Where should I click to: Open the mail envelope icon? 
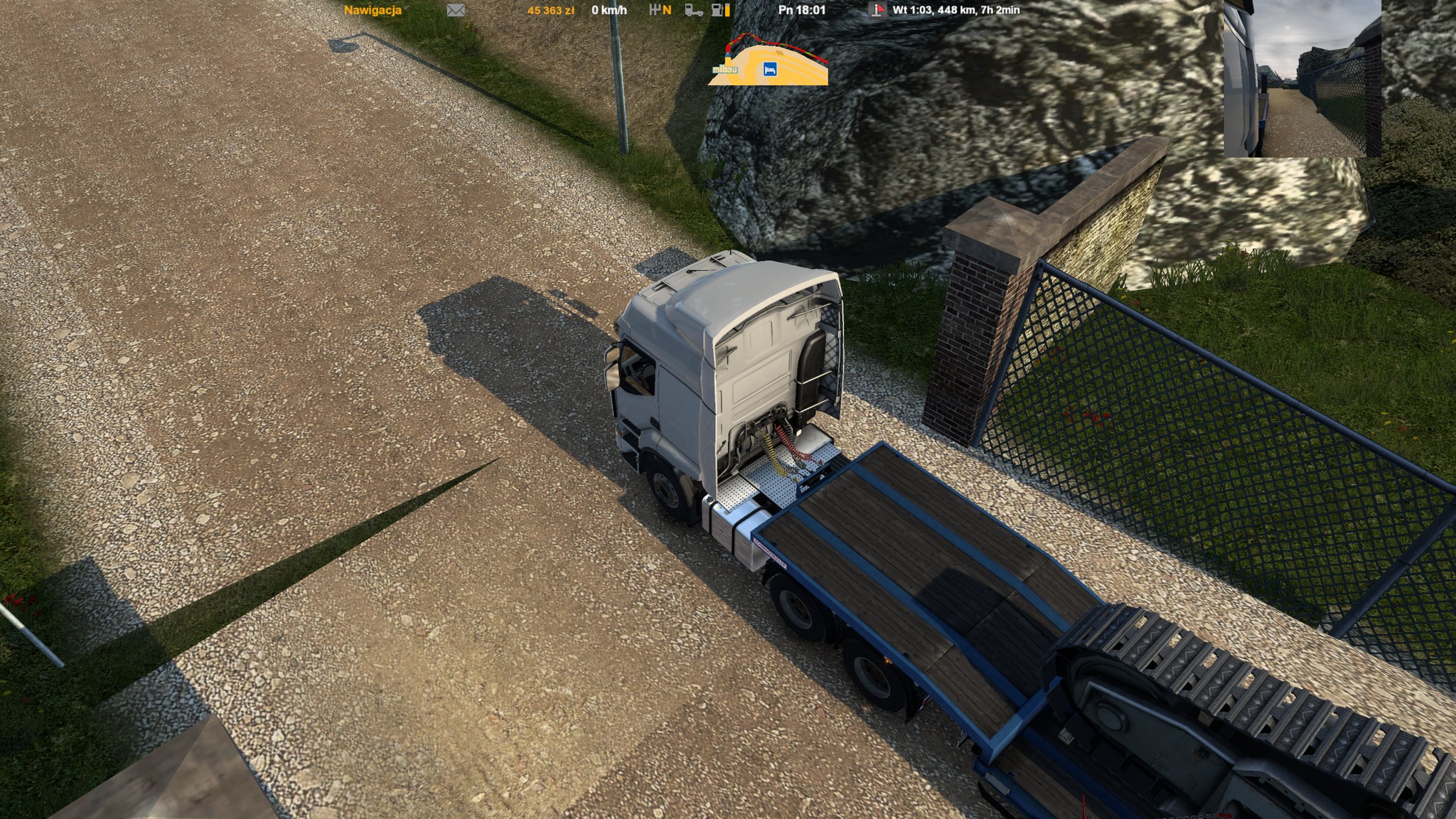tap(456, 10)
